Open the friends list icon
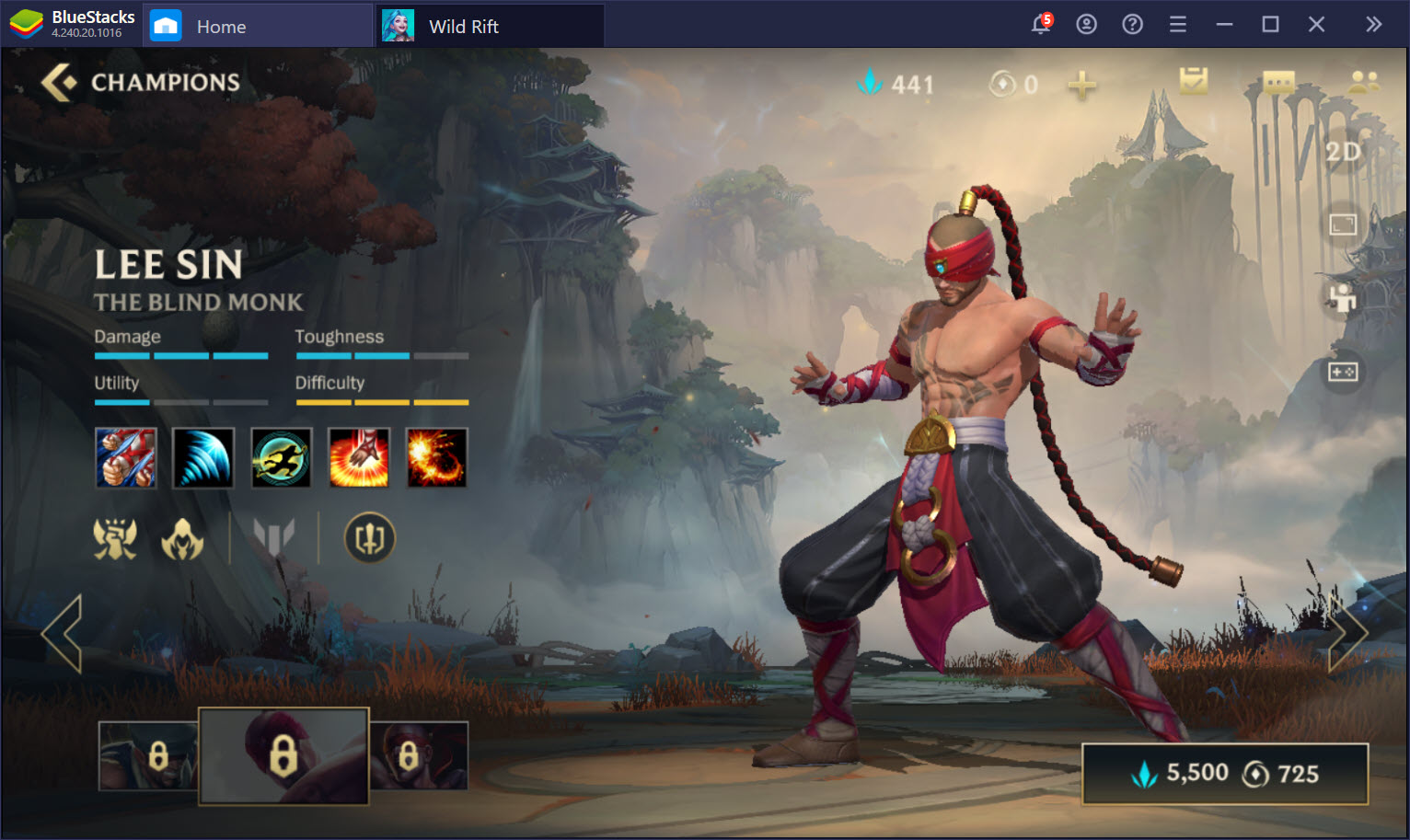1410x840 pixels. (x=1363, y=82)
